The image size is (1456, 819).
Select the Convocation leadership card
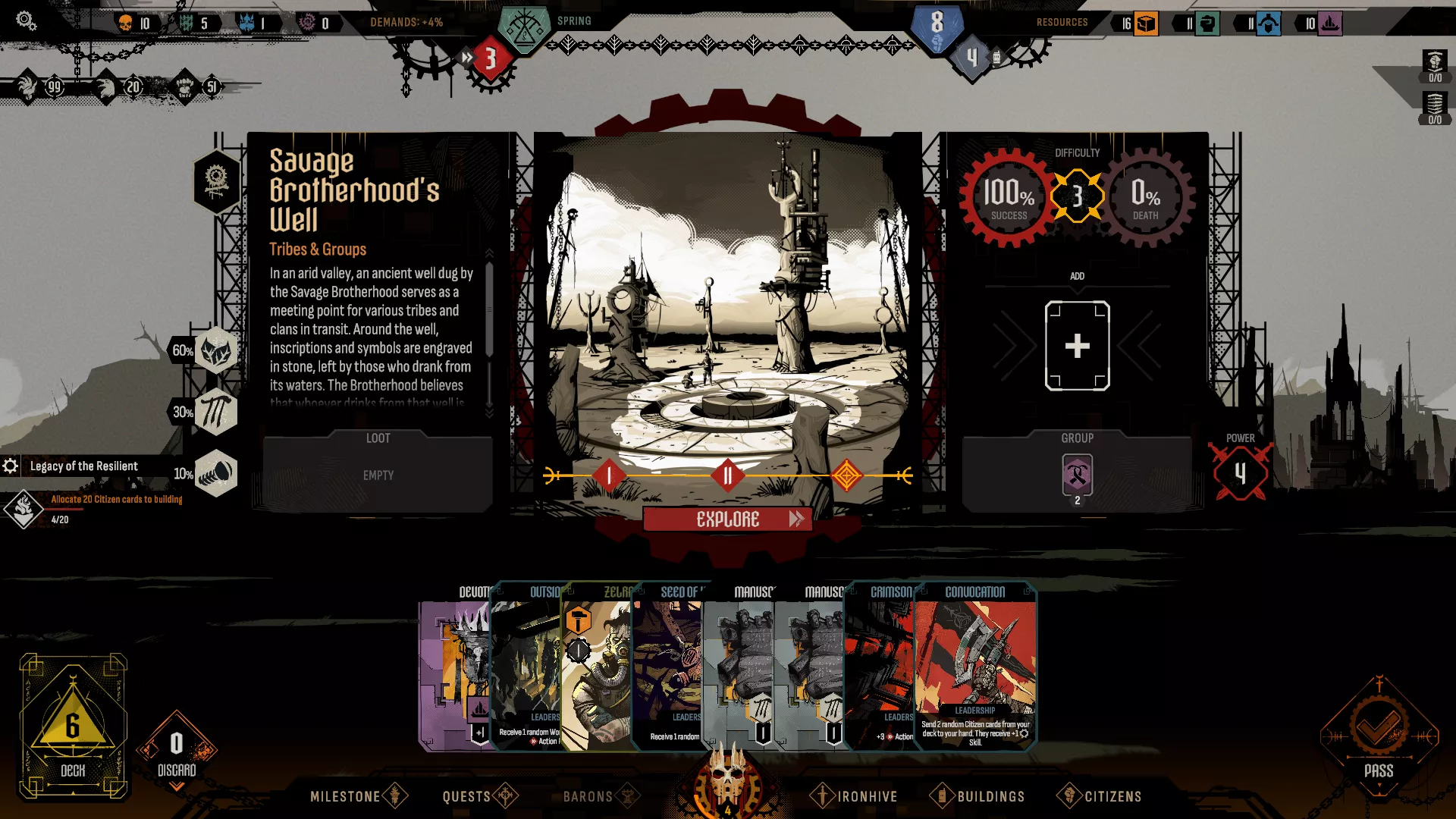975,667
